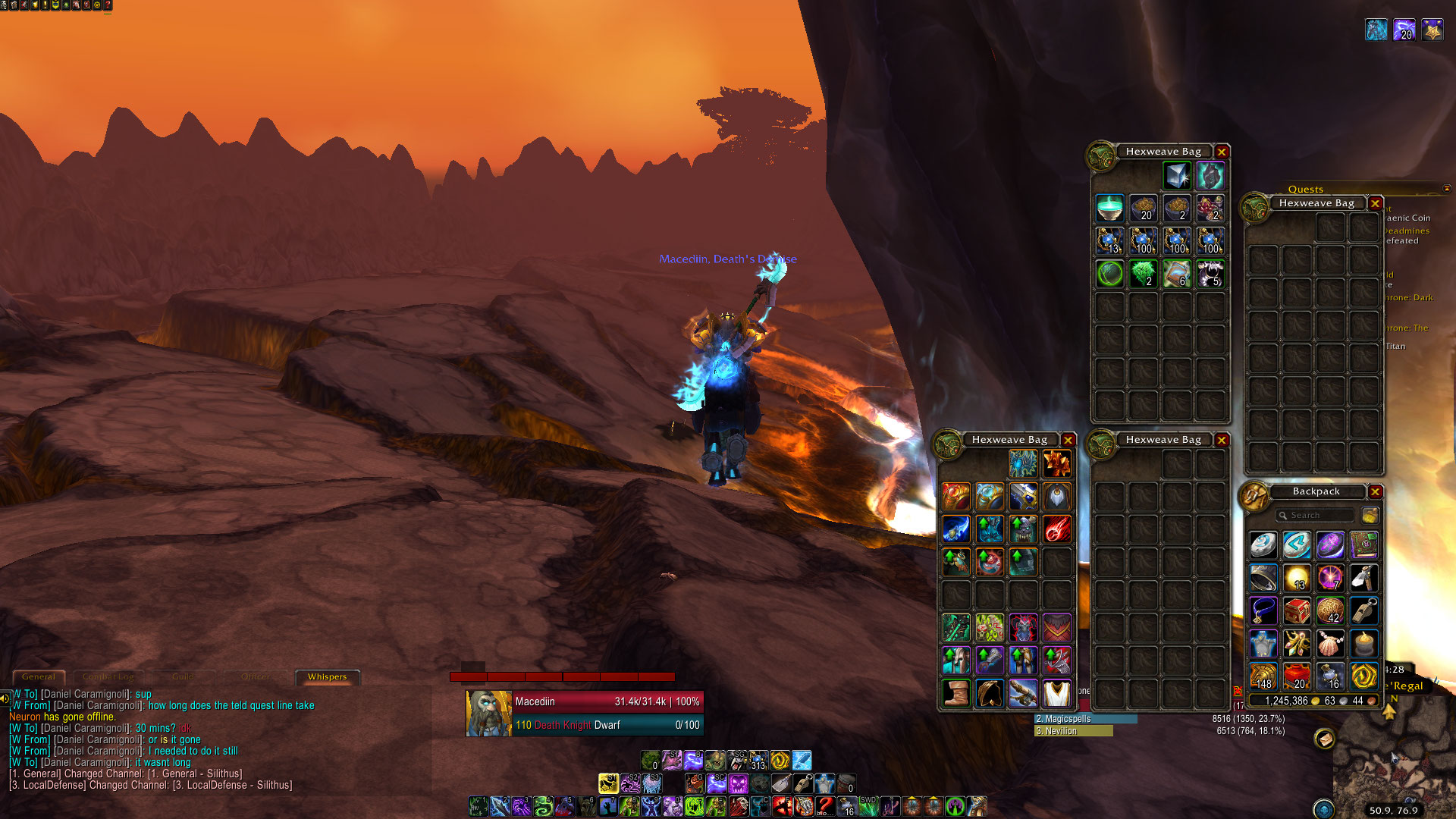Click the purple skull ability icon
This screenshot has height=819, width=1456.
pyautogui.click(x=738, y=783)
